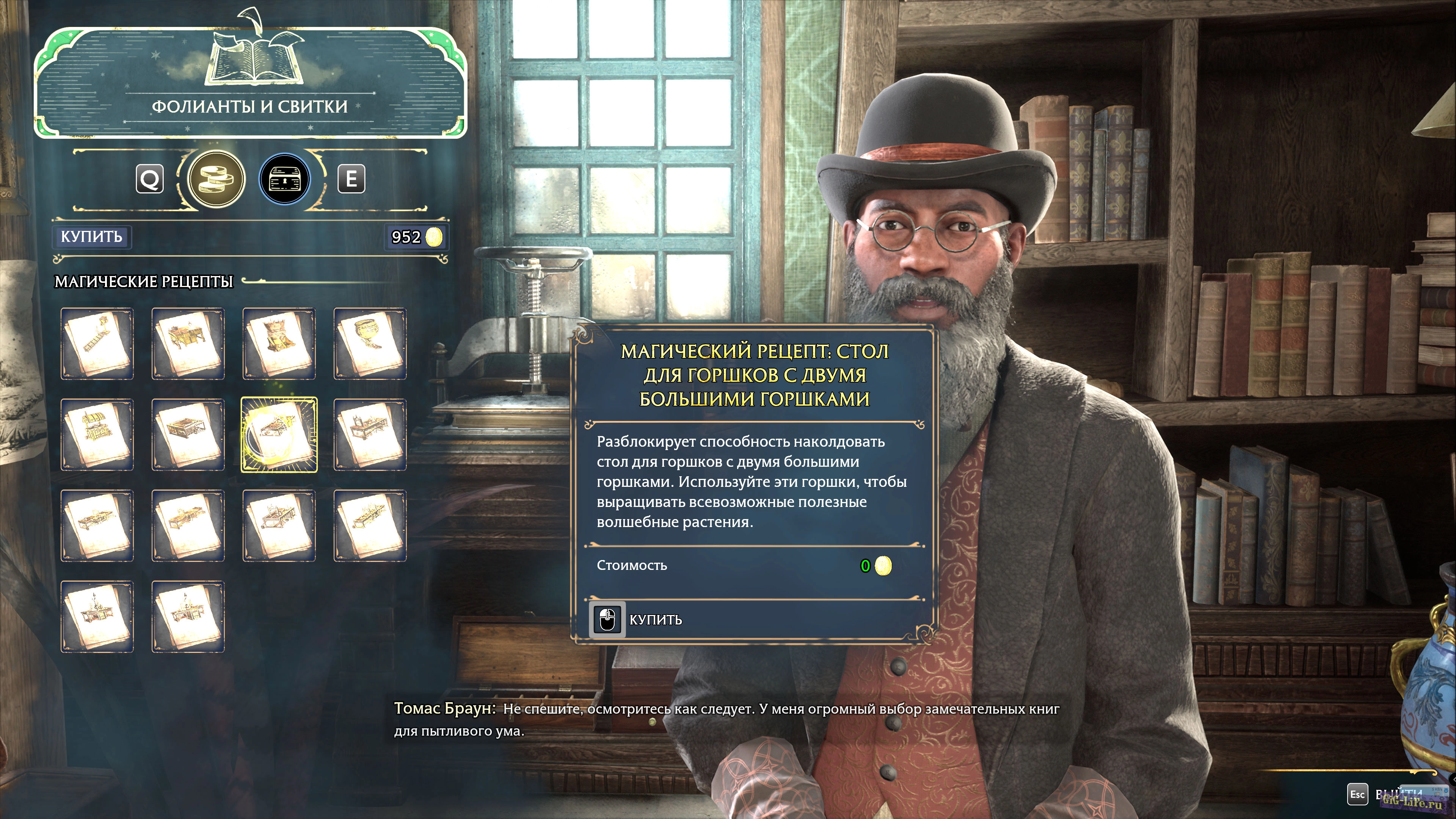Select the long conveyor-like recipe page
Screen dimensions: 1456x819
pos(97,344)
